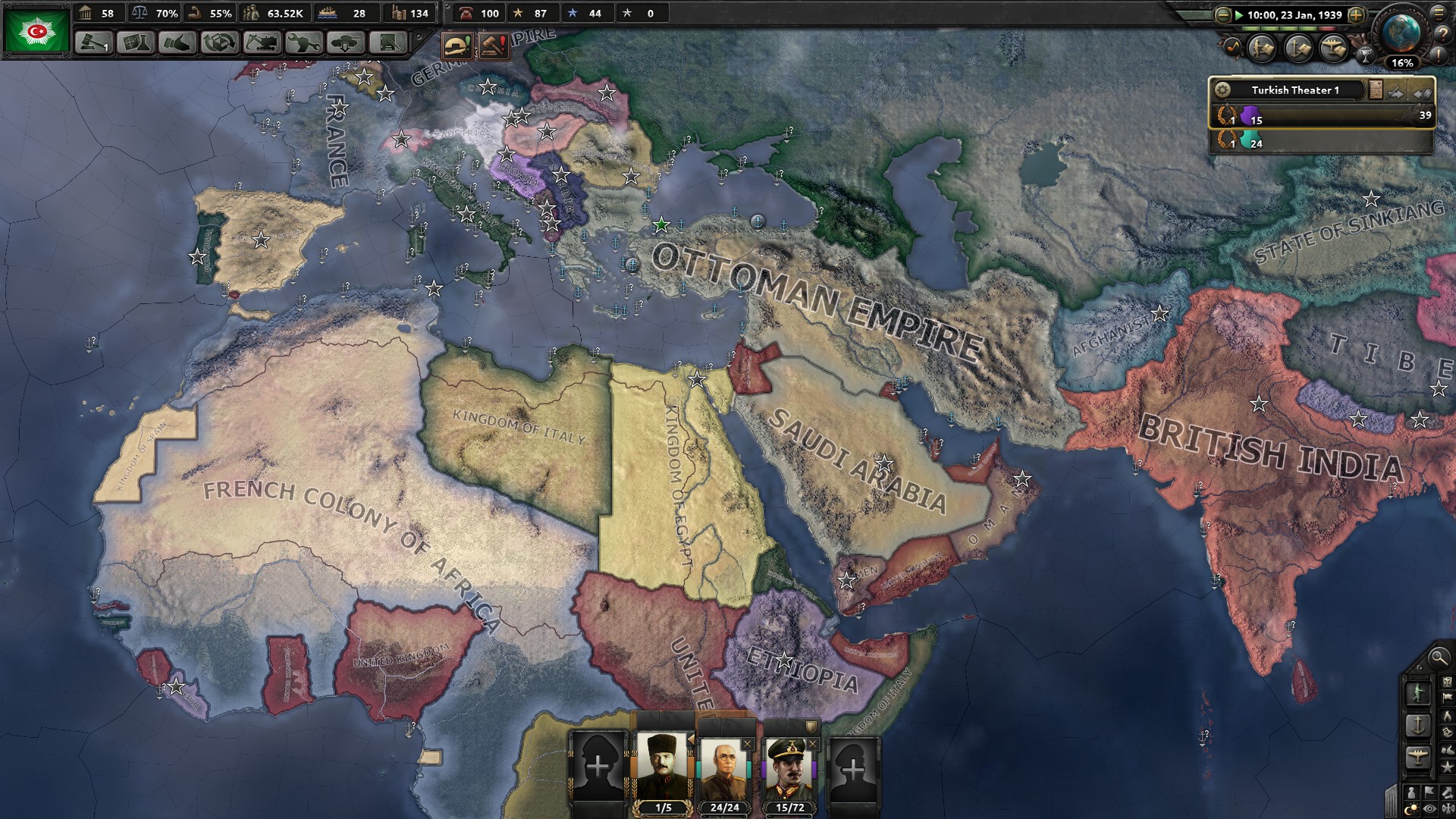Open the Research tab with flask icon
Screen dimensions: 1456x819
point(135,42)
